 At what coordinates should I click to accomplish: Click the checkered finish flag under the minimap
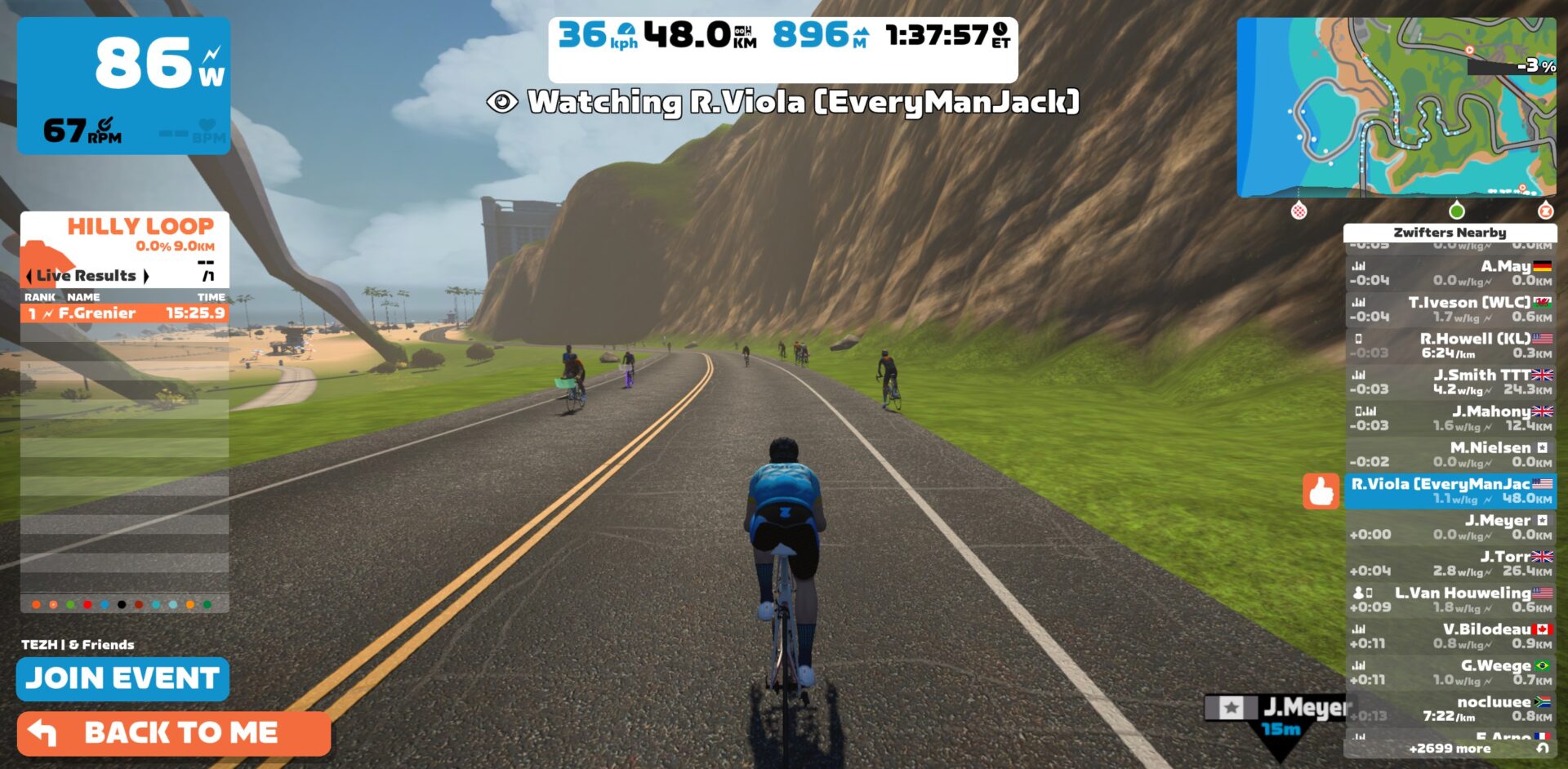(1300, 211)
